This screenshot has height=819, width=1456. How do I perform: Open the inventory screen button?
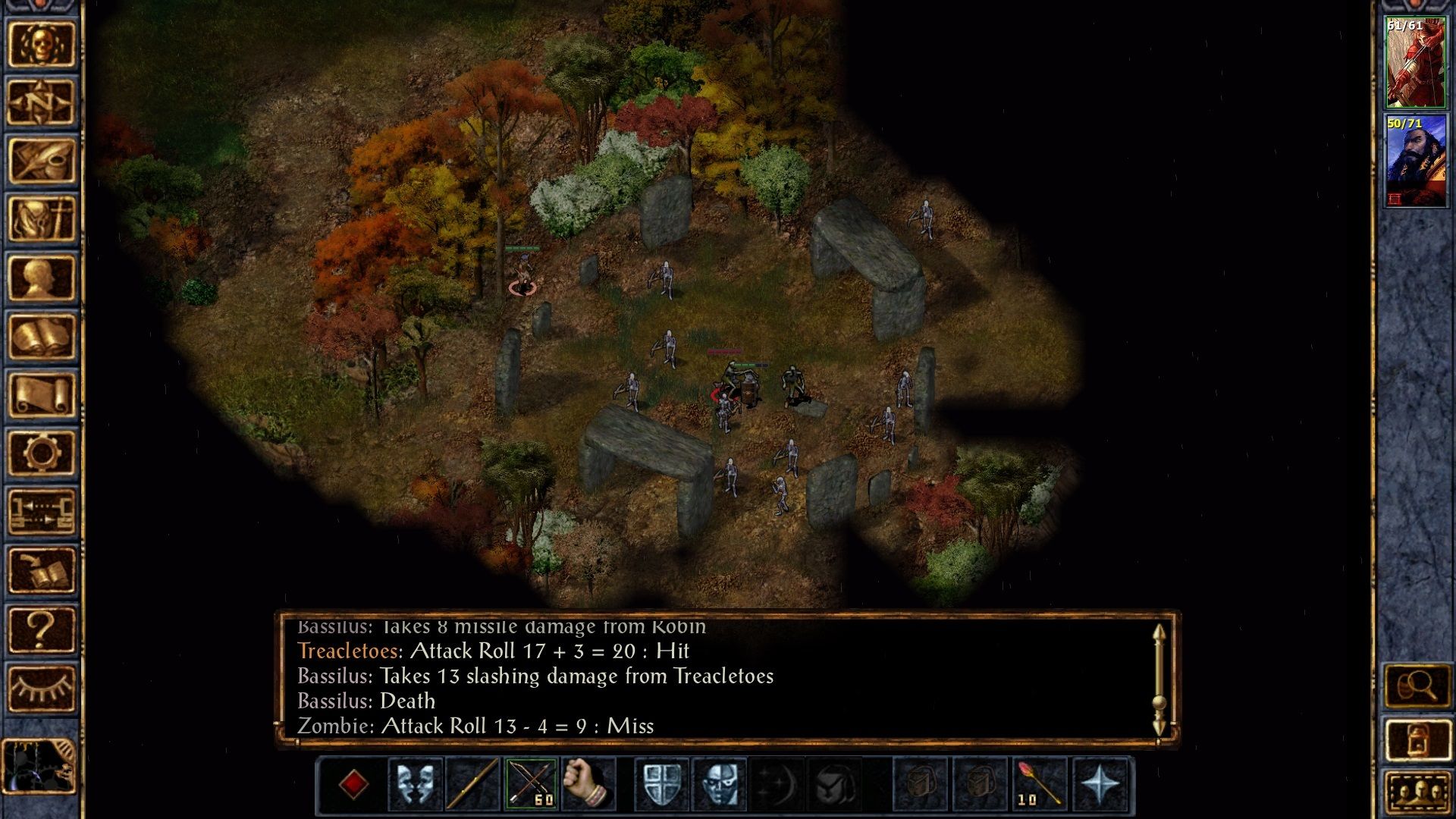pyautogui.click(x=41, y=219)
